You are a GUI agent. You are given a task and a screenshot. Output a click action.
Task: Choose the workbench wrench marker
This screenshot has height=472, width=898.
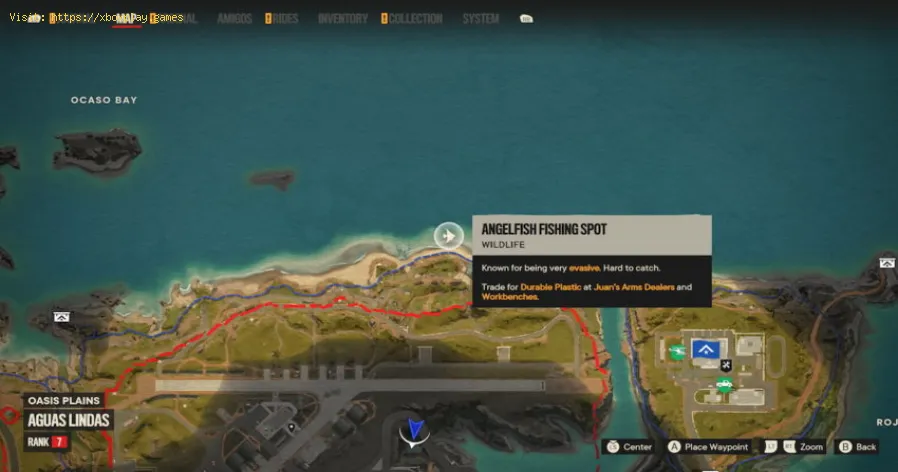[727, 363]
